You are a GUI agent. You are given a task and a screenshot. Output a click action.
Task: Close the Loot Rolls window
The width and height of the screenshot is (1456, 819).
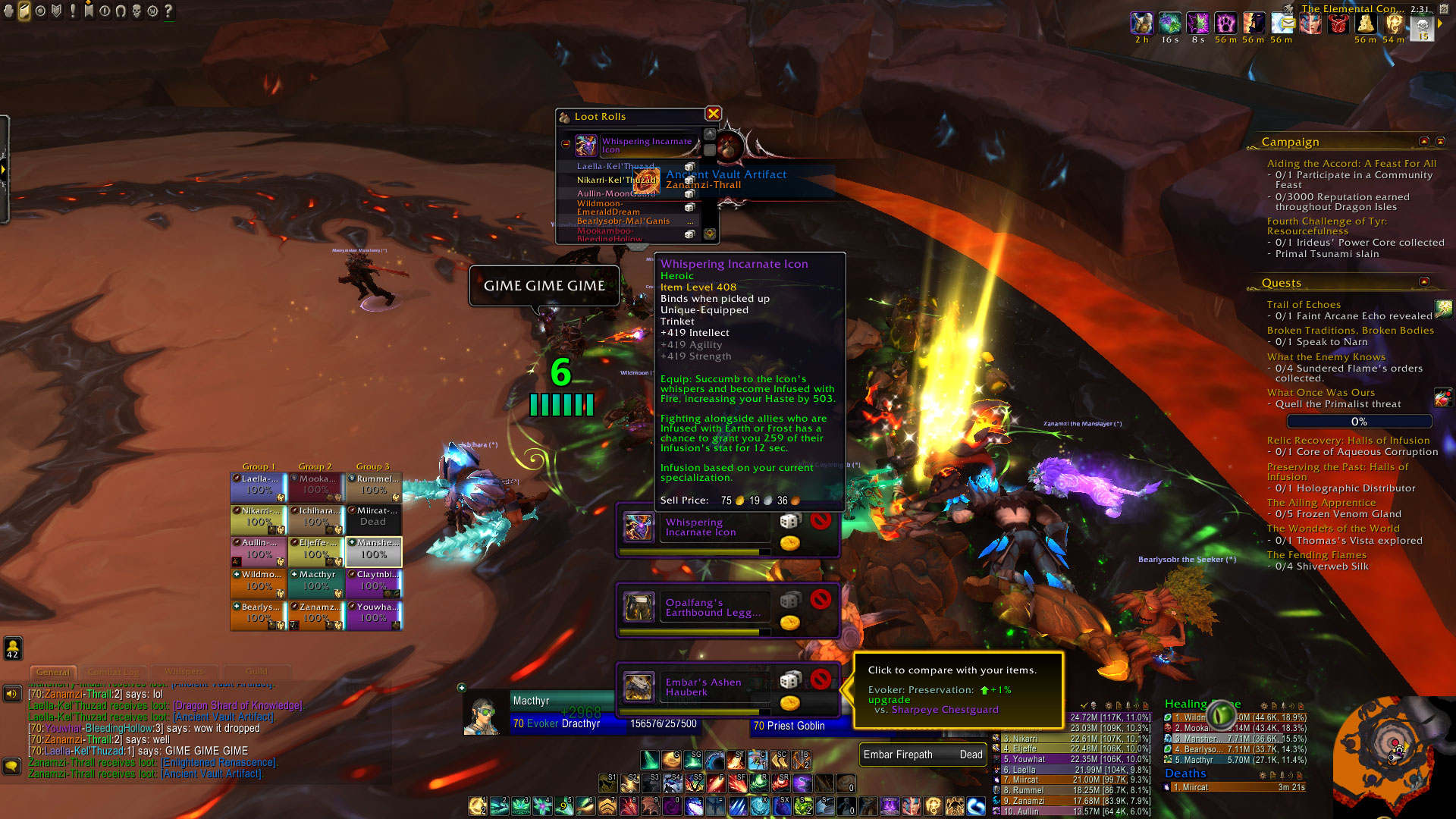click(713, 114)
